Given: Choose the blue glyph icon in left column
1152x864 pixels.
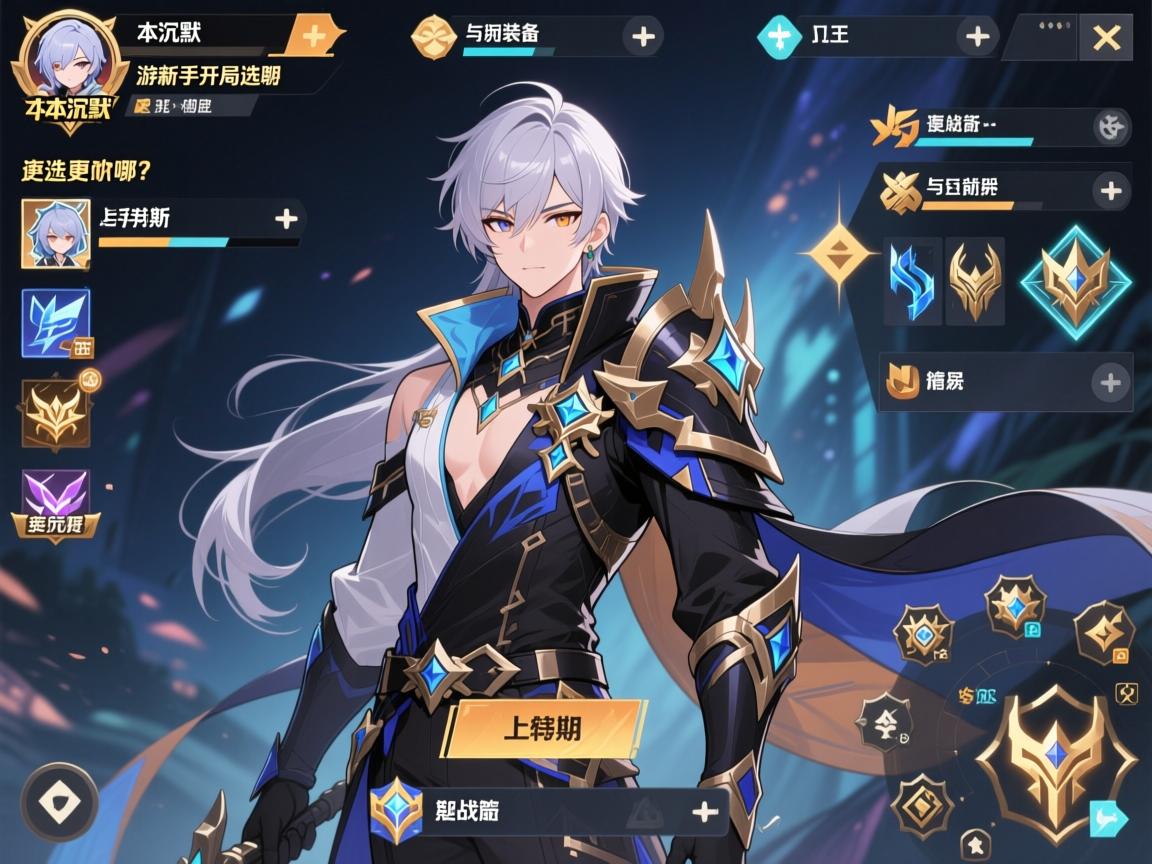Looking at the screenshot, I should (56, 323).
